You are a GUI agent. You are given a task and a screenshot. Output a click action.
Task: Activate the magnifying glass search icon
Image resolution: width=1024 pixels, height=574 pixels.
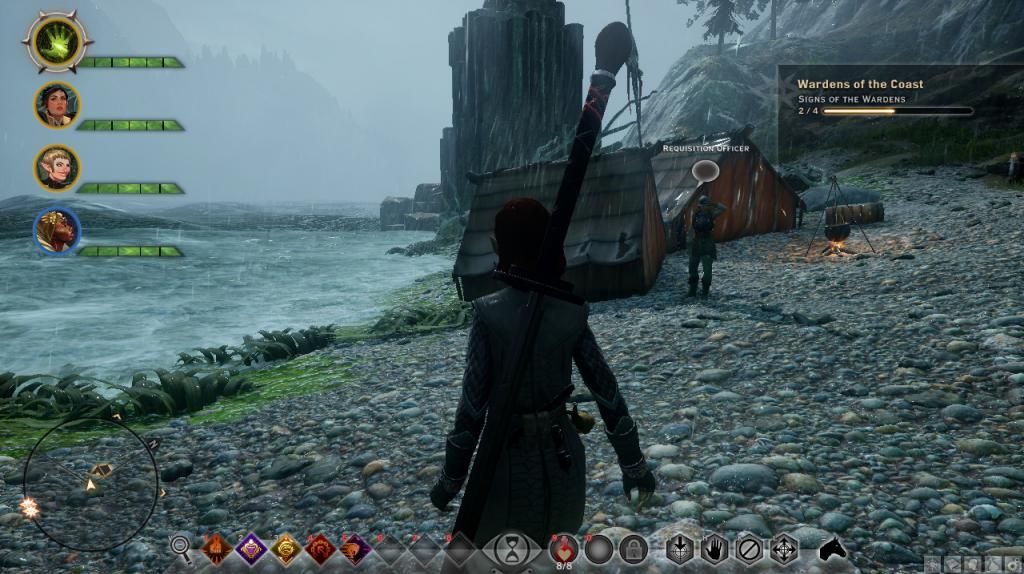point(181,547)
